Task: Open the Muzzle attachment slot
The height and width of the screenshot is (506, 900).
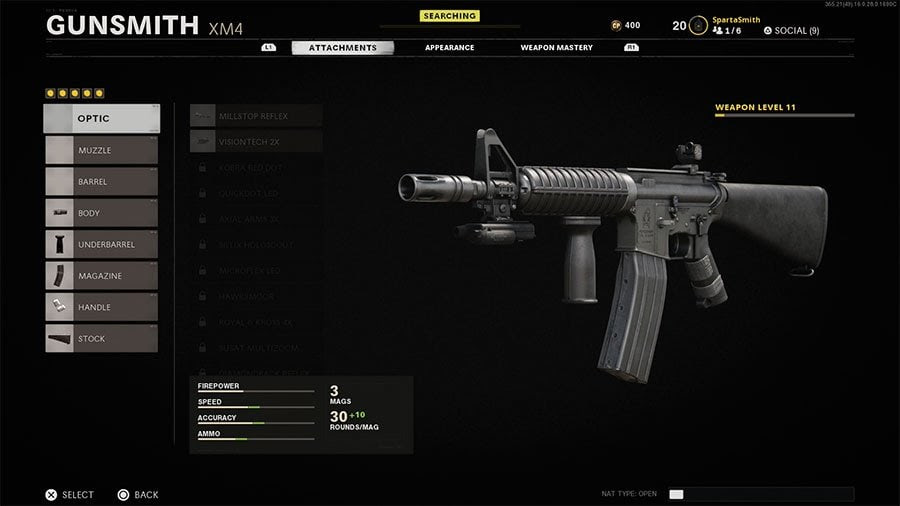Action: [101, 150]
